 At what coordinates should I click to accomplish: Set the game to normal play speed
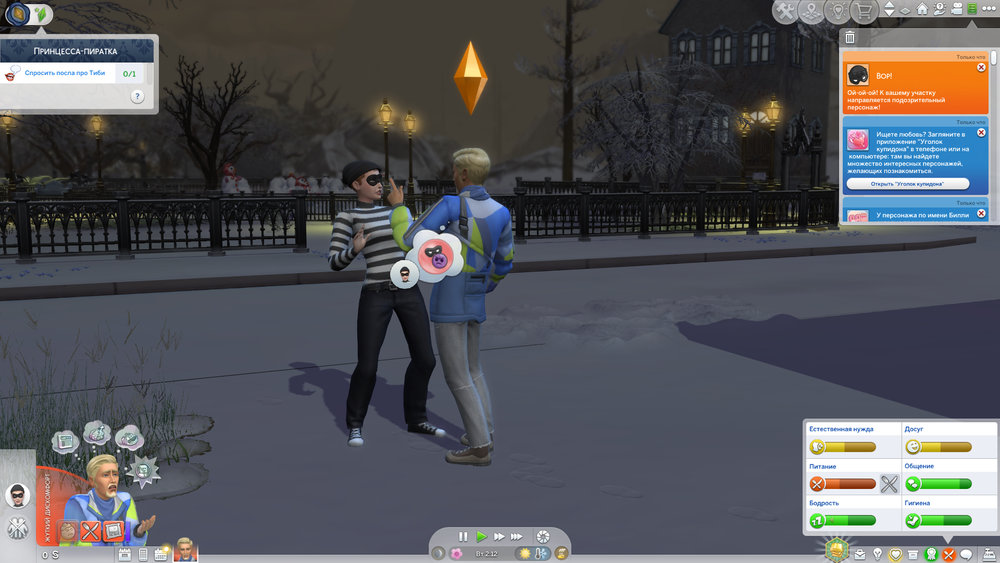481,536
